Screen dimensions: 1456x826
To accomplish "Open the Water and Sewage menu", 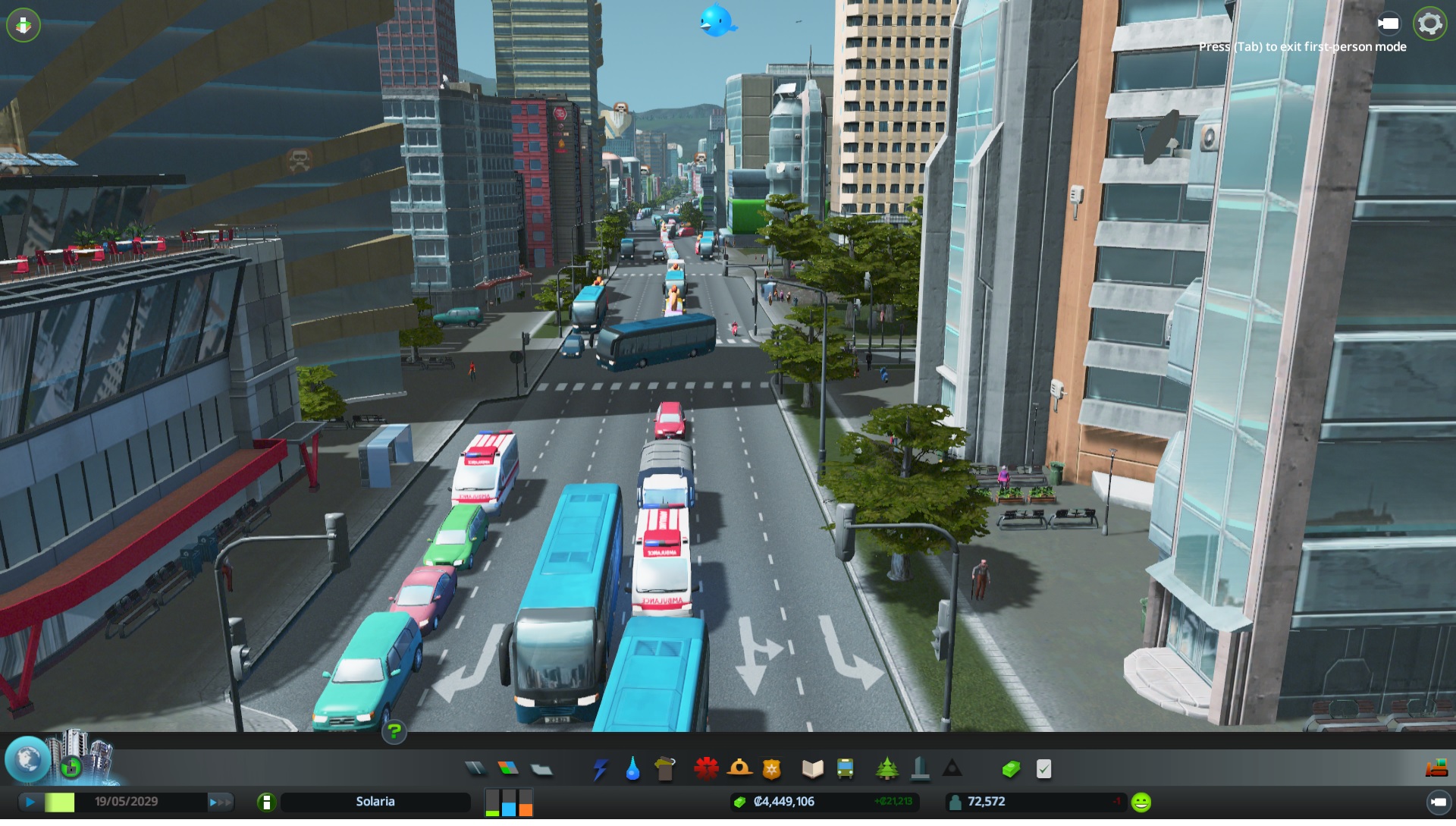I will [x=632, y=769].
